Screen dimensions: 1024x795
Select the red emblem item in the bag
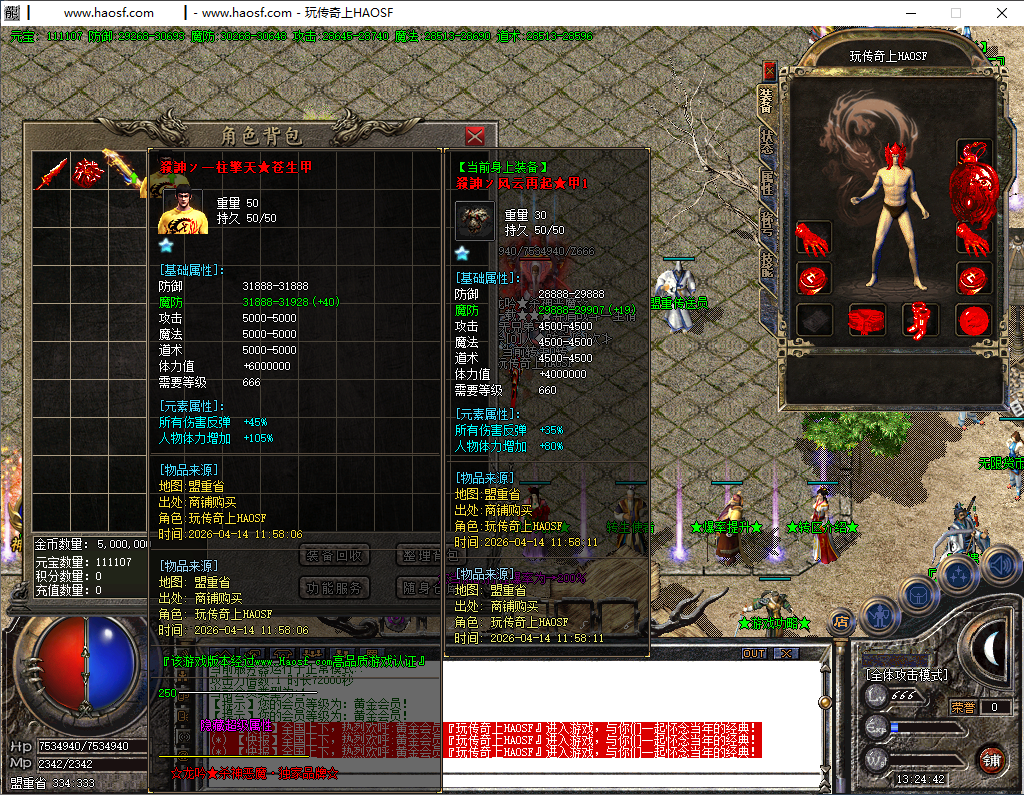click(x=88, y=172)
